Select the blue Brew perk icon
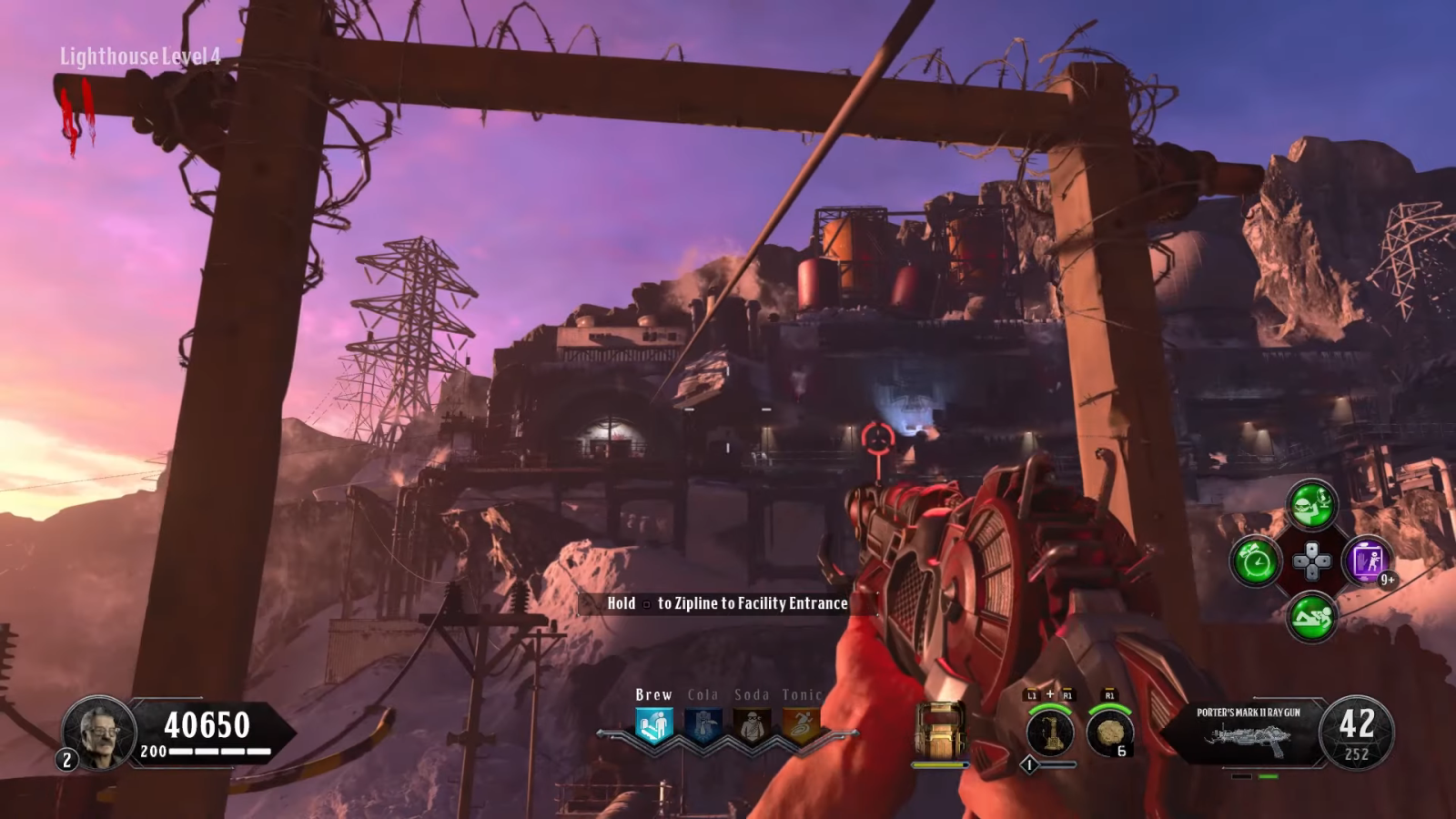This screenshot has width=1456, height=819. [653, 727]
